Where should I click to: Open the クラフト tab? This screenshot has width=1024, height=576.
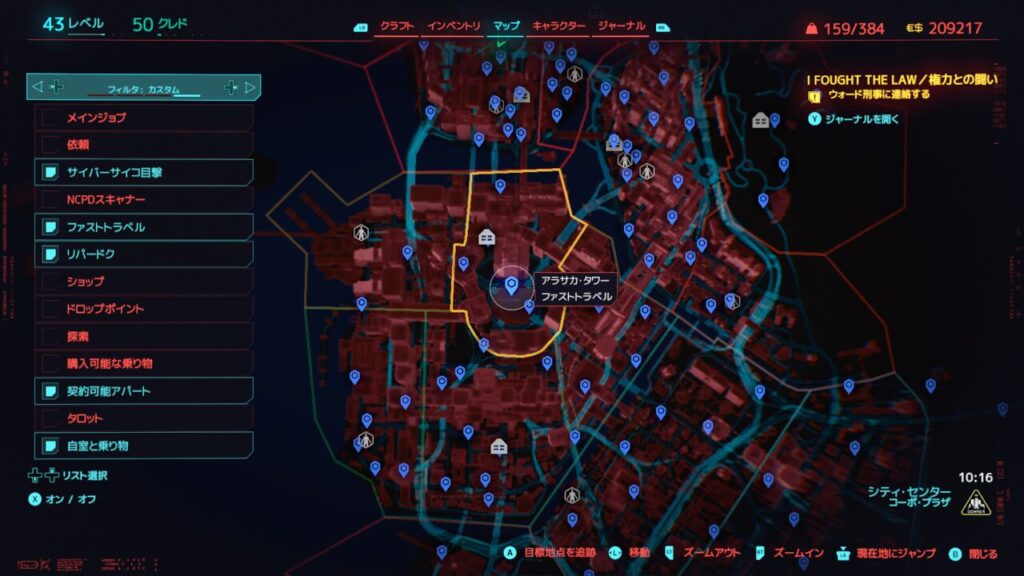coord(398,26)
